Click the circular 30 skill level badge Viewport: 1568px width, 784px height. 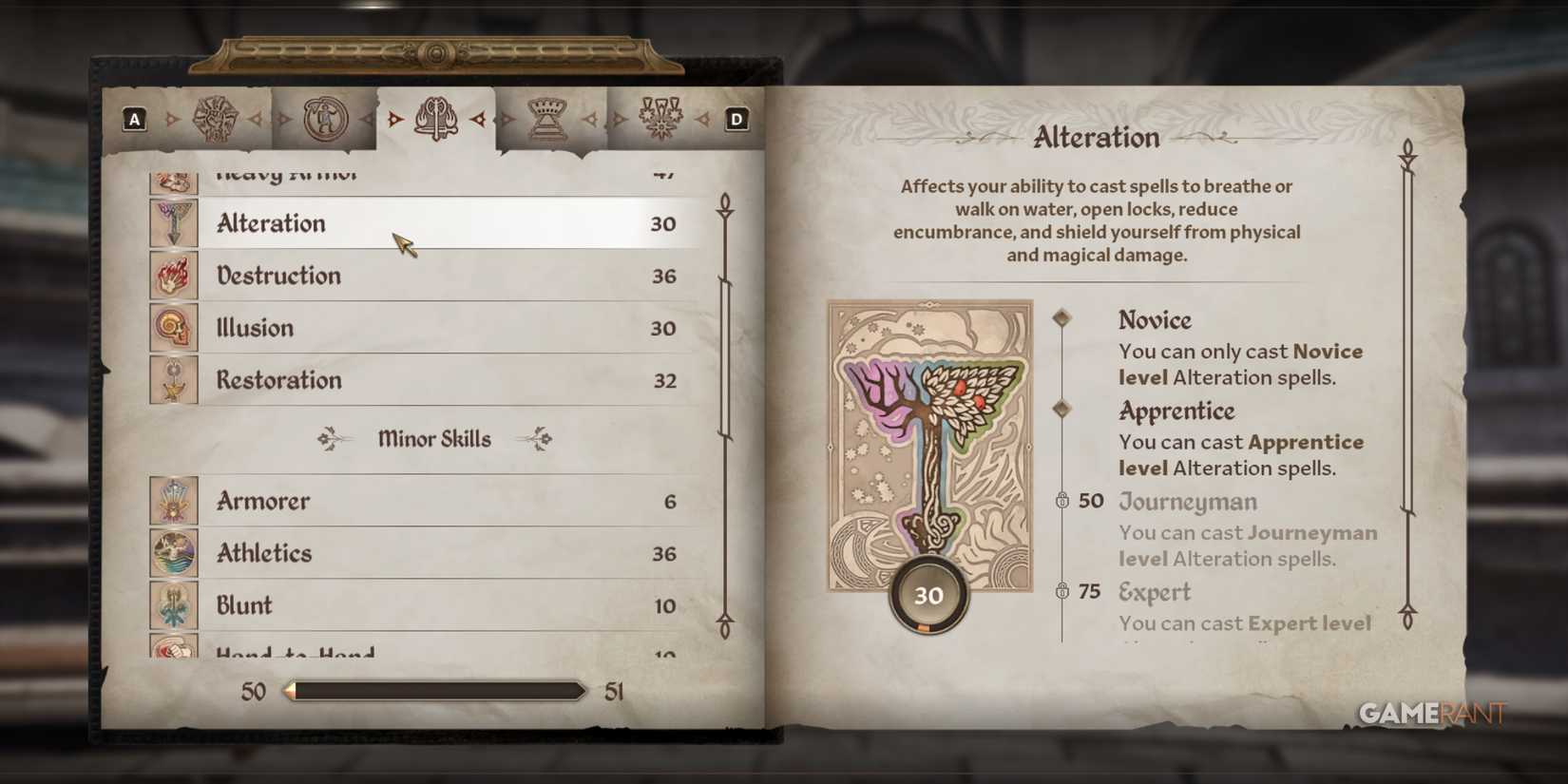click(928, 595)
